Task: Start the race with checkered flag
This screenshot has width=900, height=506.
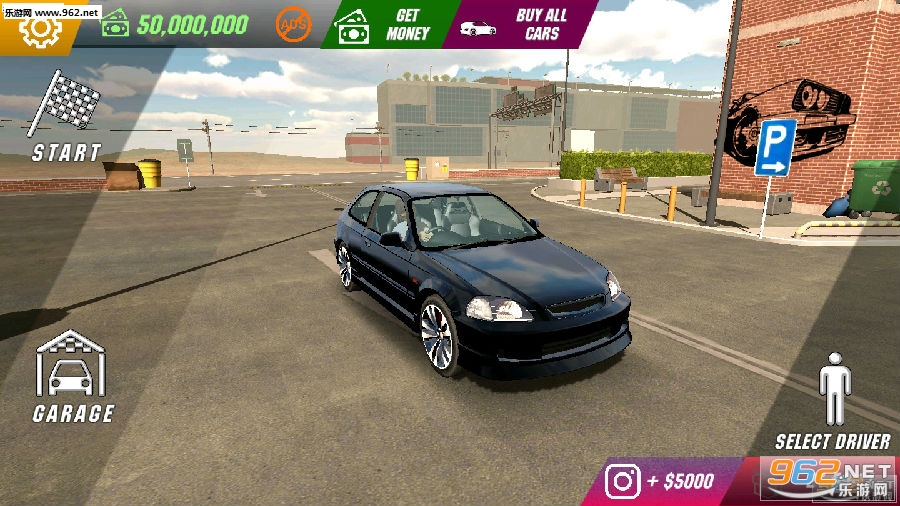Action: [66, 116]
